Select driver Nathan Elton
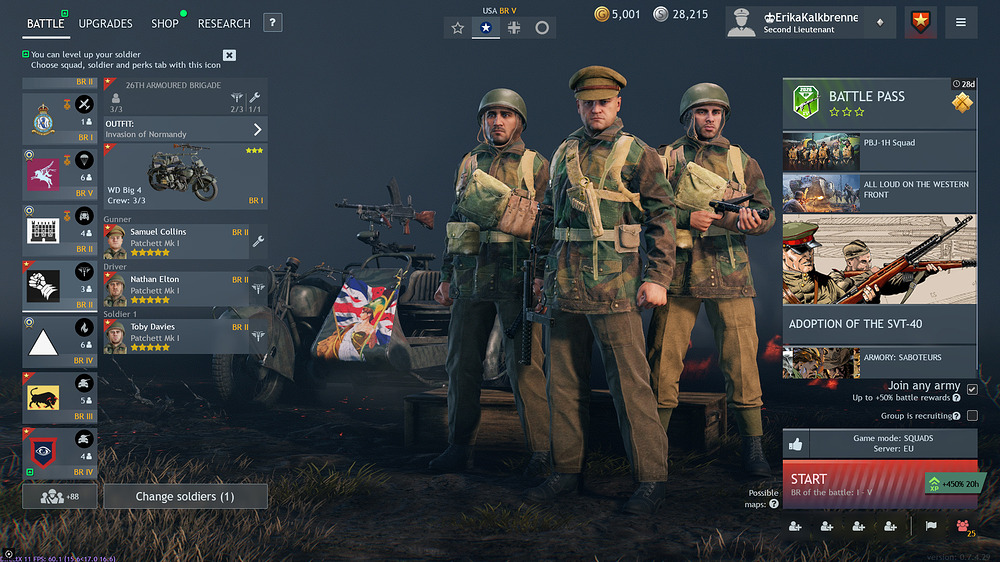 point(176,289)
